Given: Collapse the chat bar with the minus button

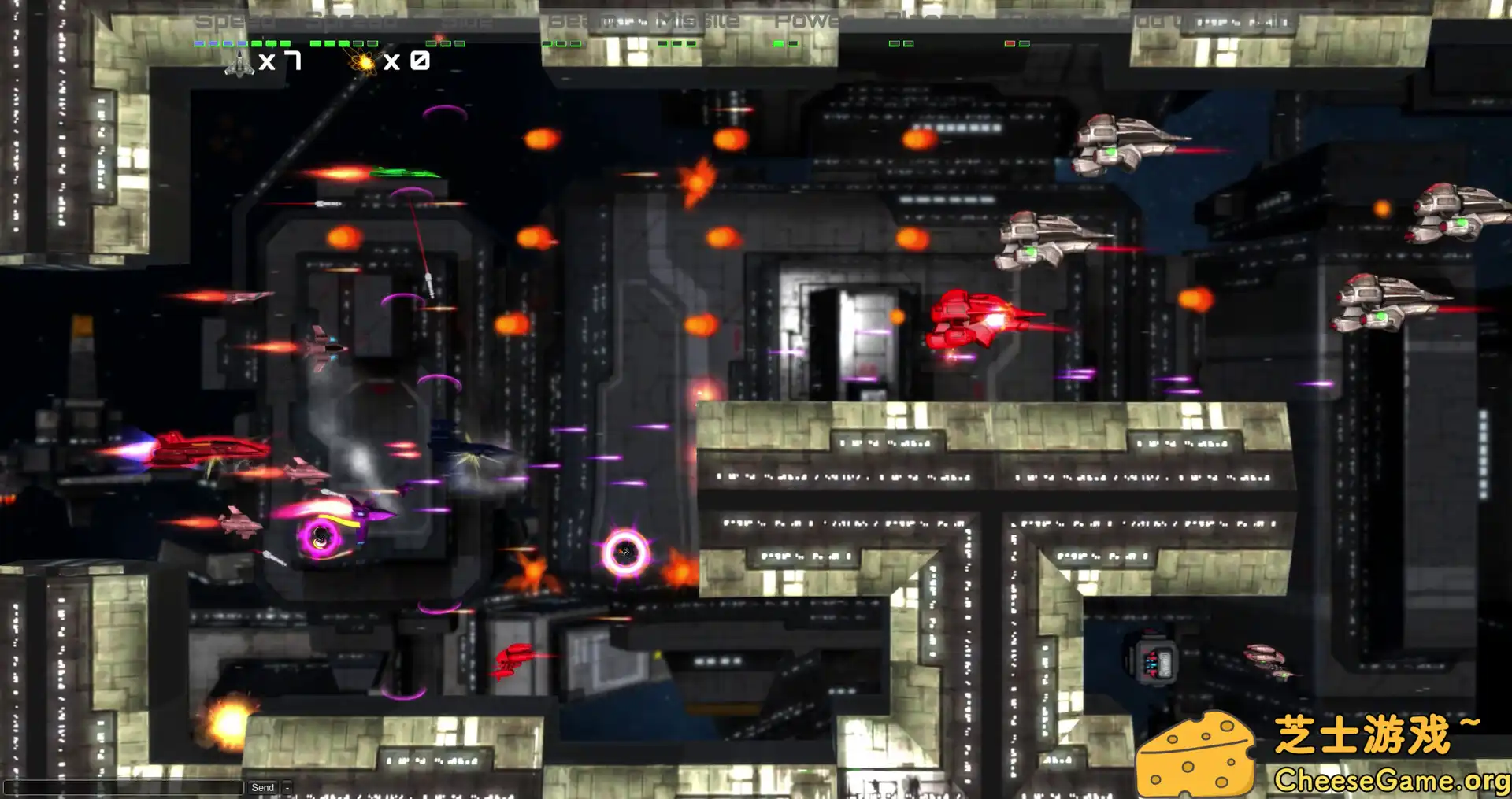Looking at the screenshot, I should [x=287, y=787].
